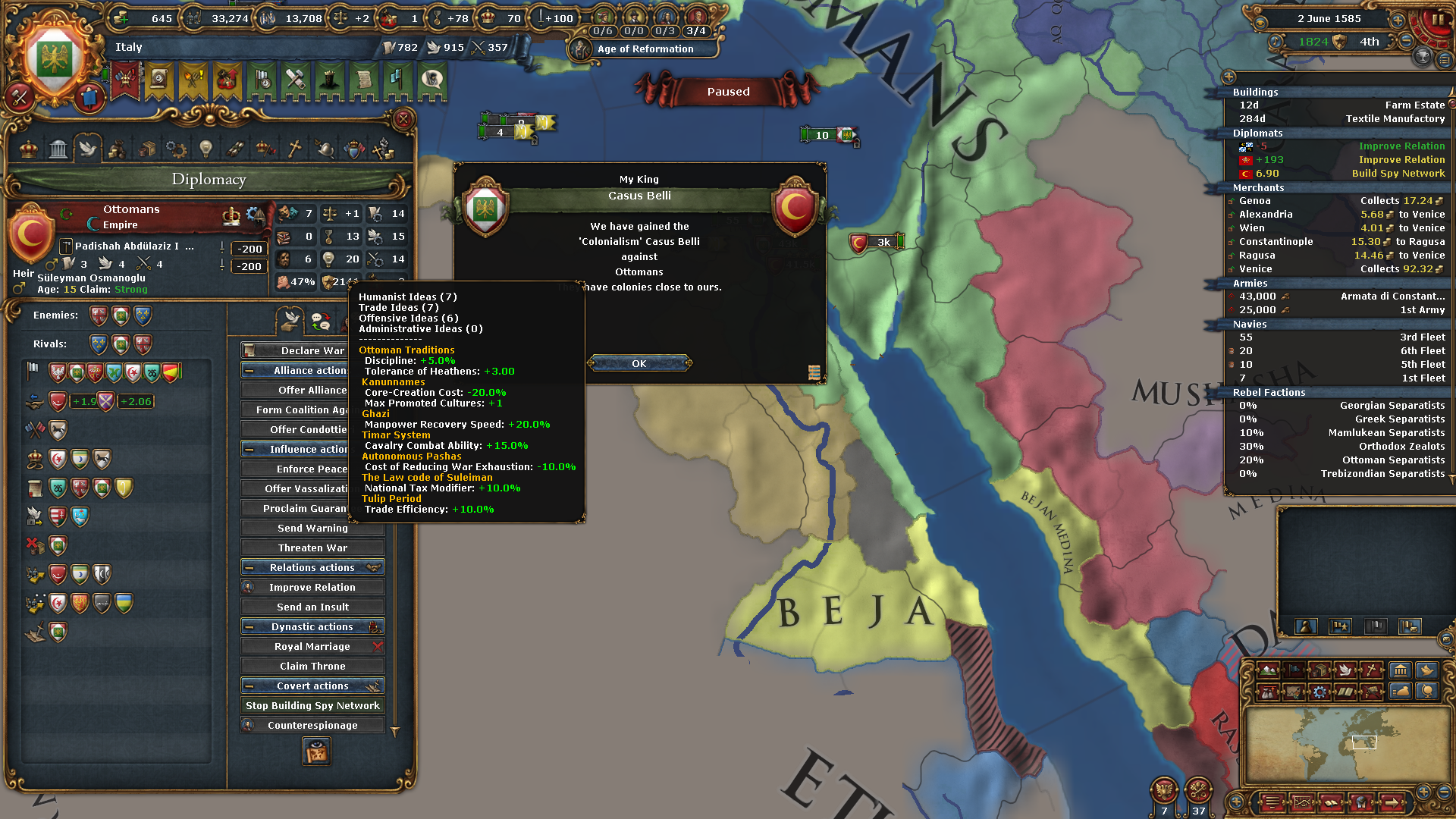Image resolution: width=1456 pixels, height=819 pixels.
Task: Click Stop Building Spy Network
Action: tap(312, 705)
